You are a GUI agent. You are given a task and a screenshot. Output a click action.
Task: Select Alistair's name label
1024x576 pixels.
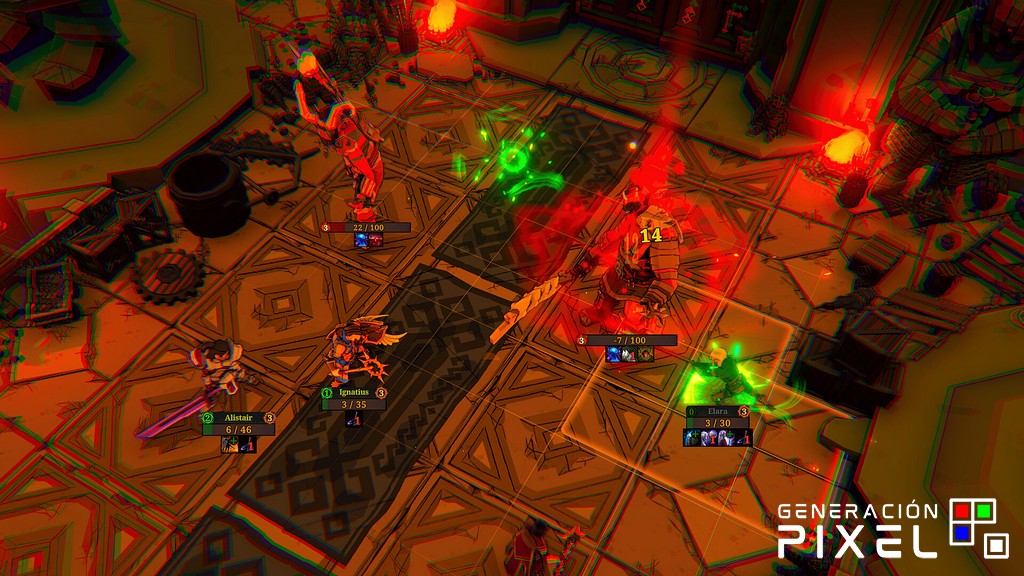pyautogui.click(x=238, y=418)
